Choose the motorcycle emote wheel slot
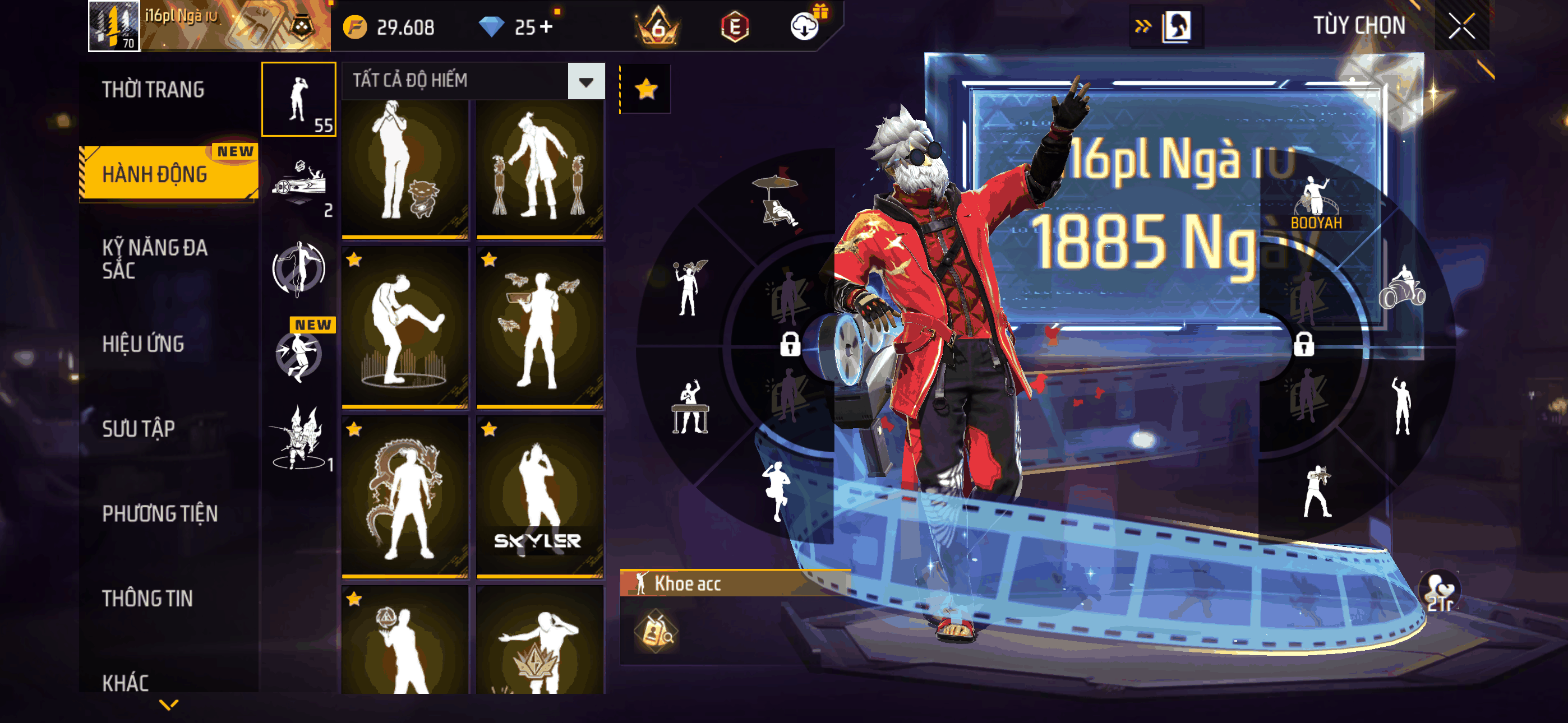Screen dimensions: 1568x723 [x=1402, y=288]
